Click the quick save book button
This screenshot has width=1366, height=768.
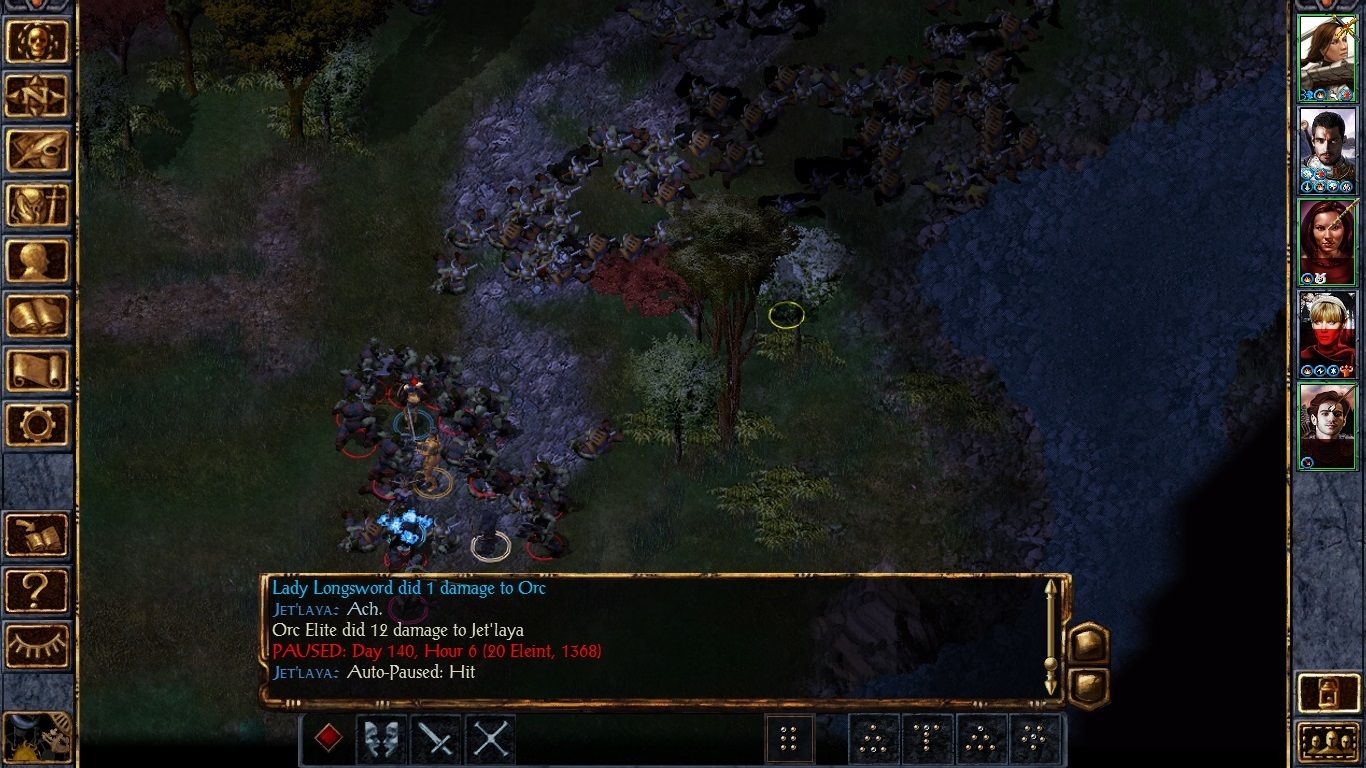[x=38, y=535]
